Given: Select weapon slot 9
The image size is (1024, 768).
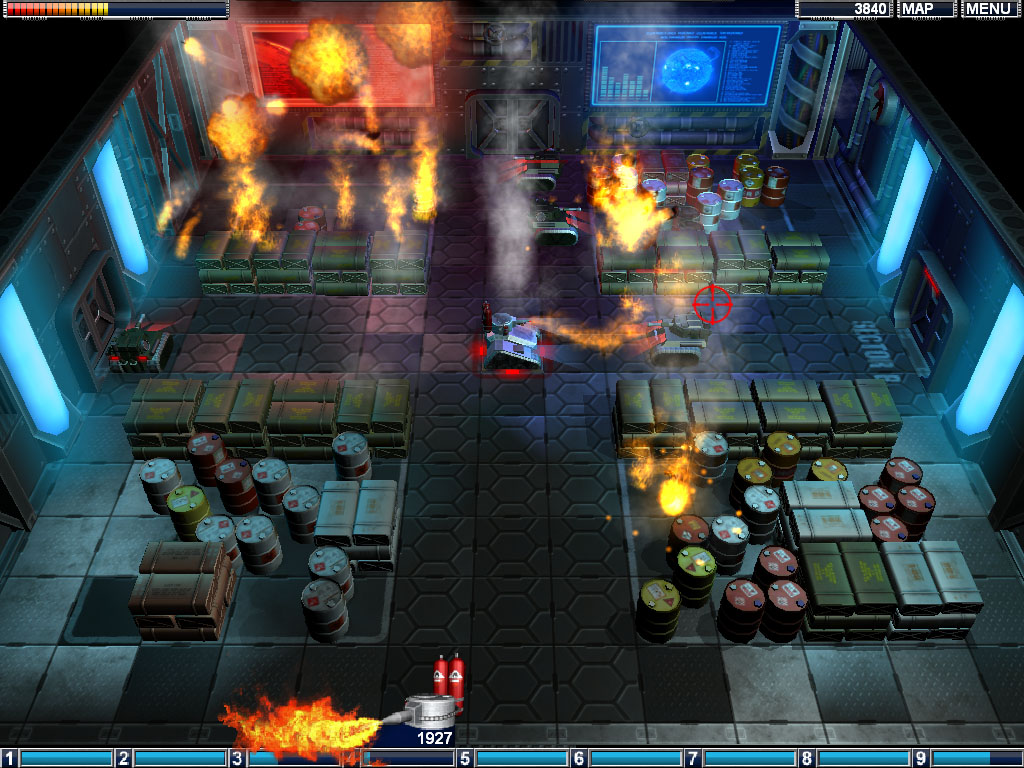Looking at the screenshot, I should click(x=969, y=758).
